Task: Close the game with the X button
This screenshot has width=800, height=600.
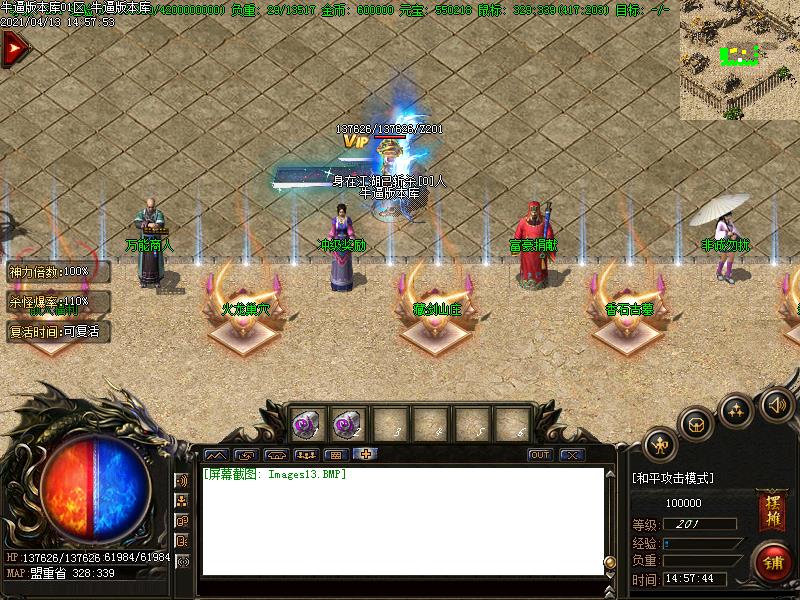Action: point(572,455)
